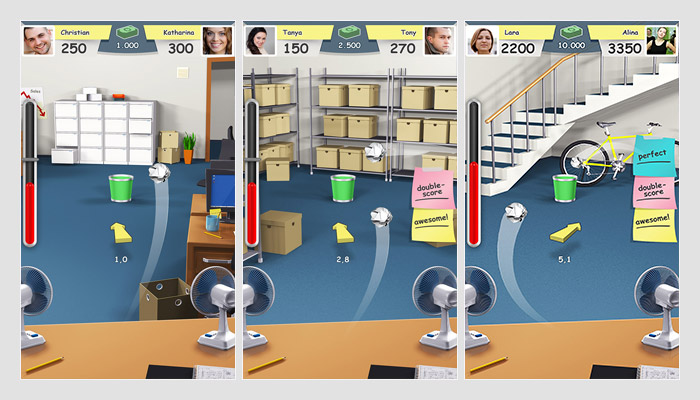View Tony's avatar picture
700x400 pixels.
pyautogui.click(x=439, y=41)
